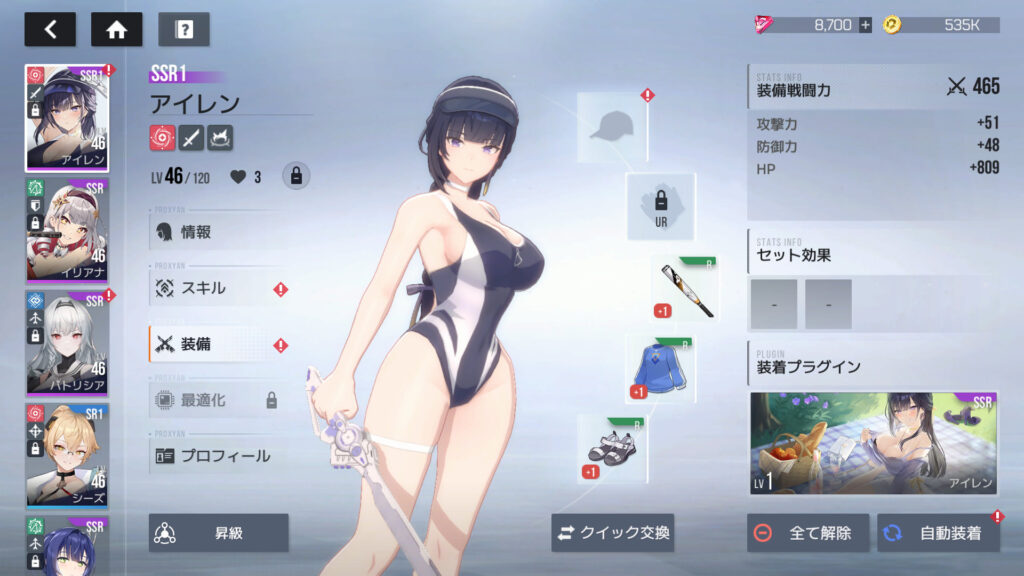This screenshot has width=1024, height=576.
Task: Remove all gear with 全て解除
Action: 807,533
